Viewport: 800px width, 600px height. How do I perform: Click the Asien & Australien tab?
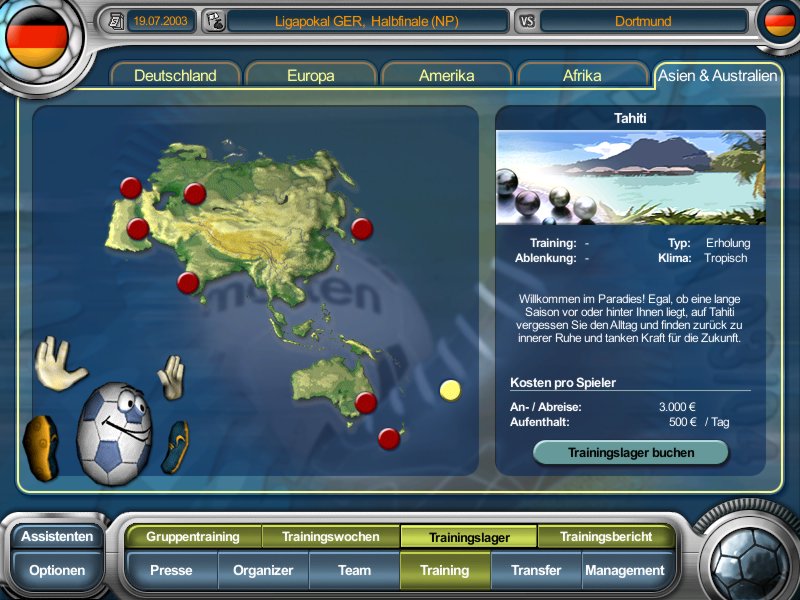click(716, 76)
